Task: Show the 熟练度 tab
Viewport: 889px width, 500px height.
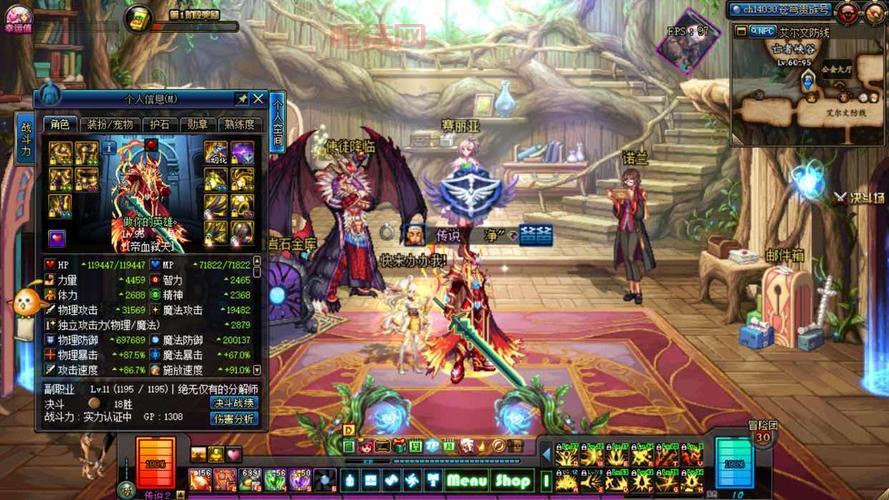Action: click(x=239, y=125)
